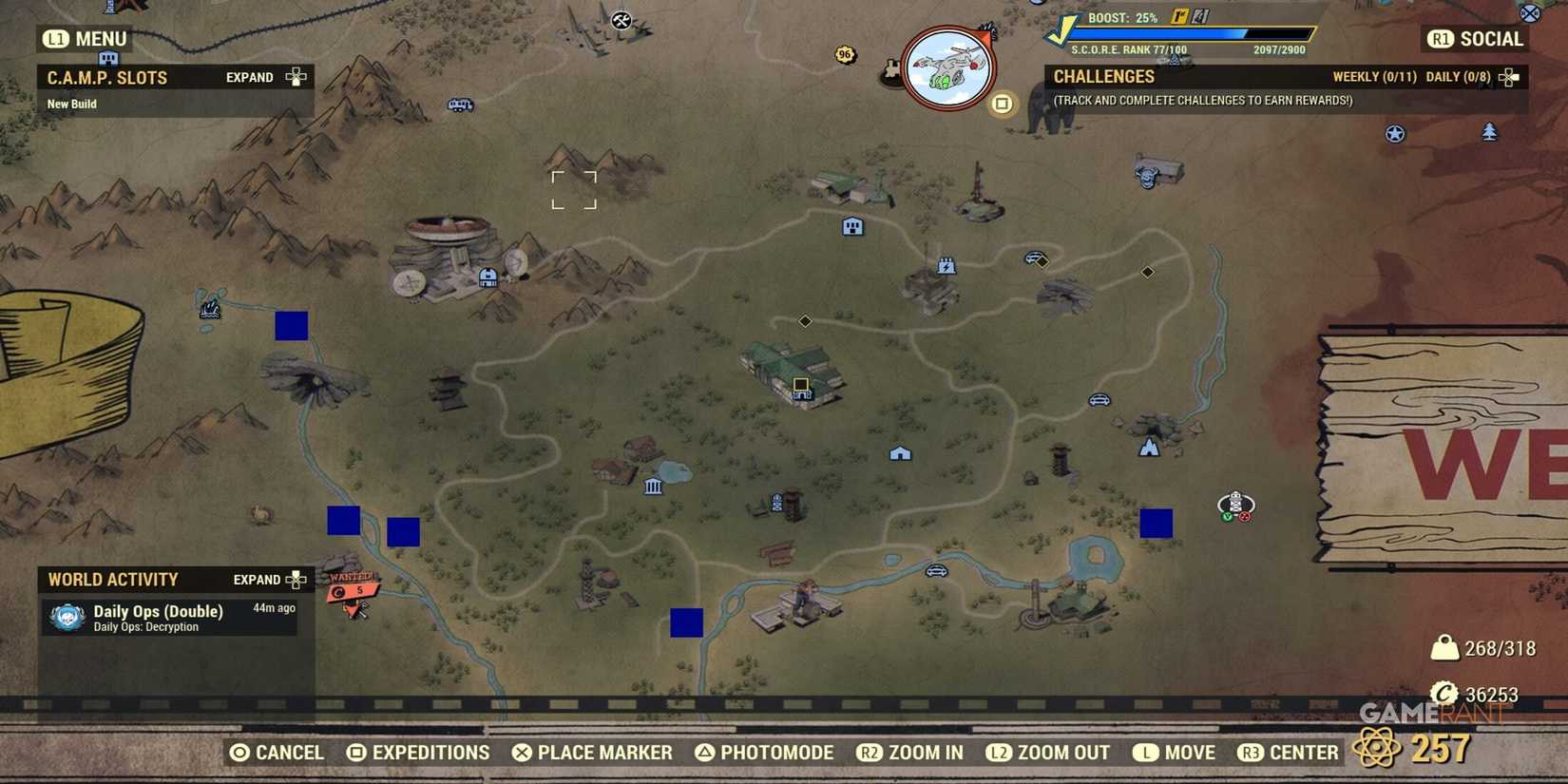Select the crossed-pickaxes mine marker at map top

(621, 20)
